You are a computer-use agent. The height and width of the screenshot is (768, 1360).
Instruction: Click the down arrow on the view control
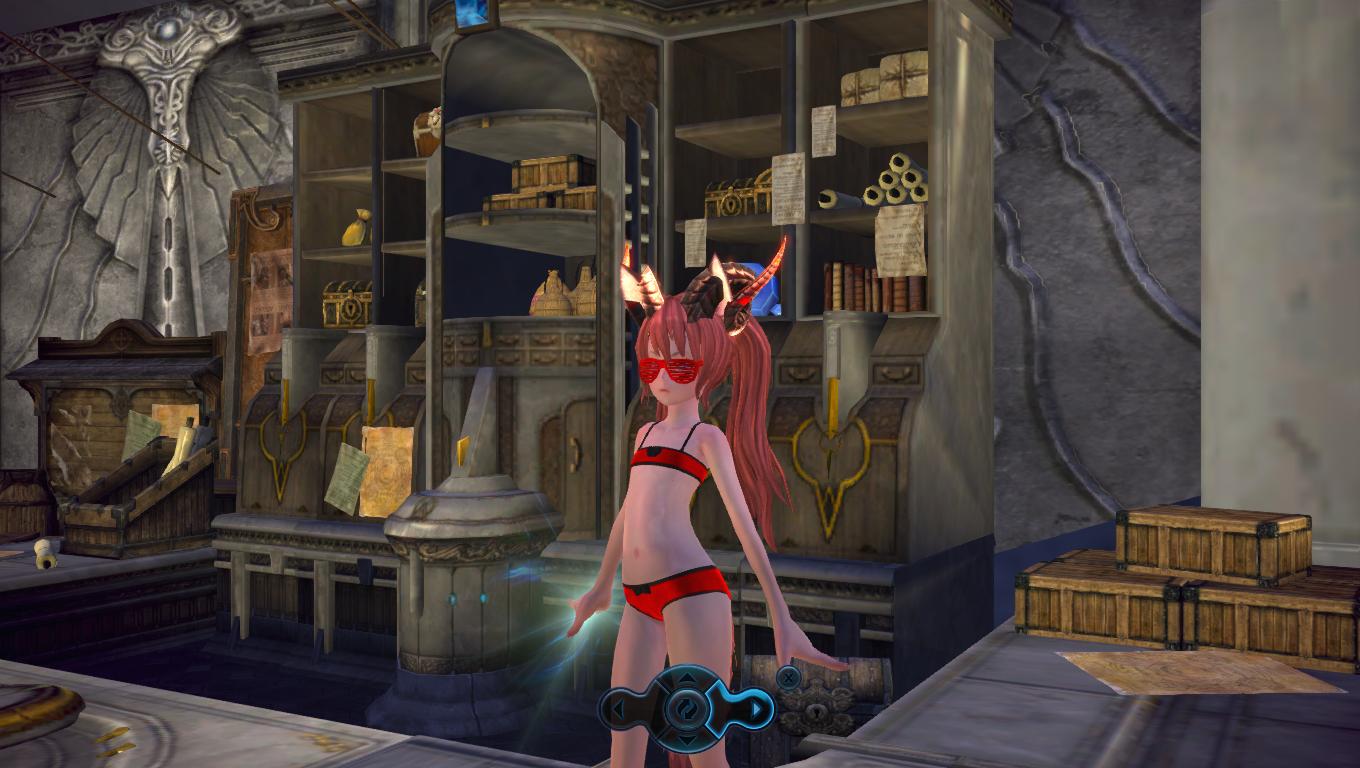pyautogui.click(x=688, y=738)
